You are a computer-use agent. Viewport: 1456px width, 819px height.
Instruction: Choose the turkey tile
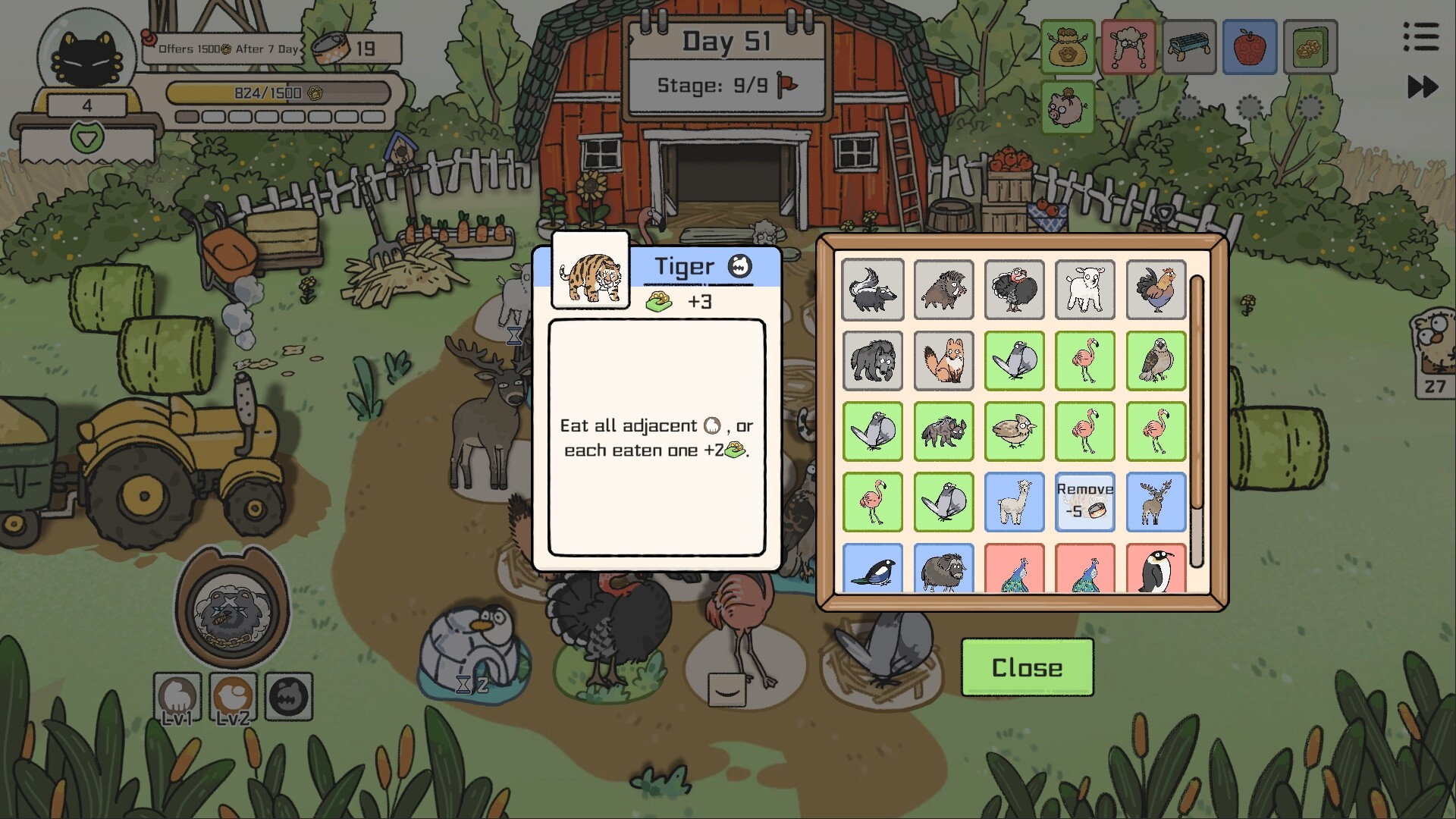1014,289
